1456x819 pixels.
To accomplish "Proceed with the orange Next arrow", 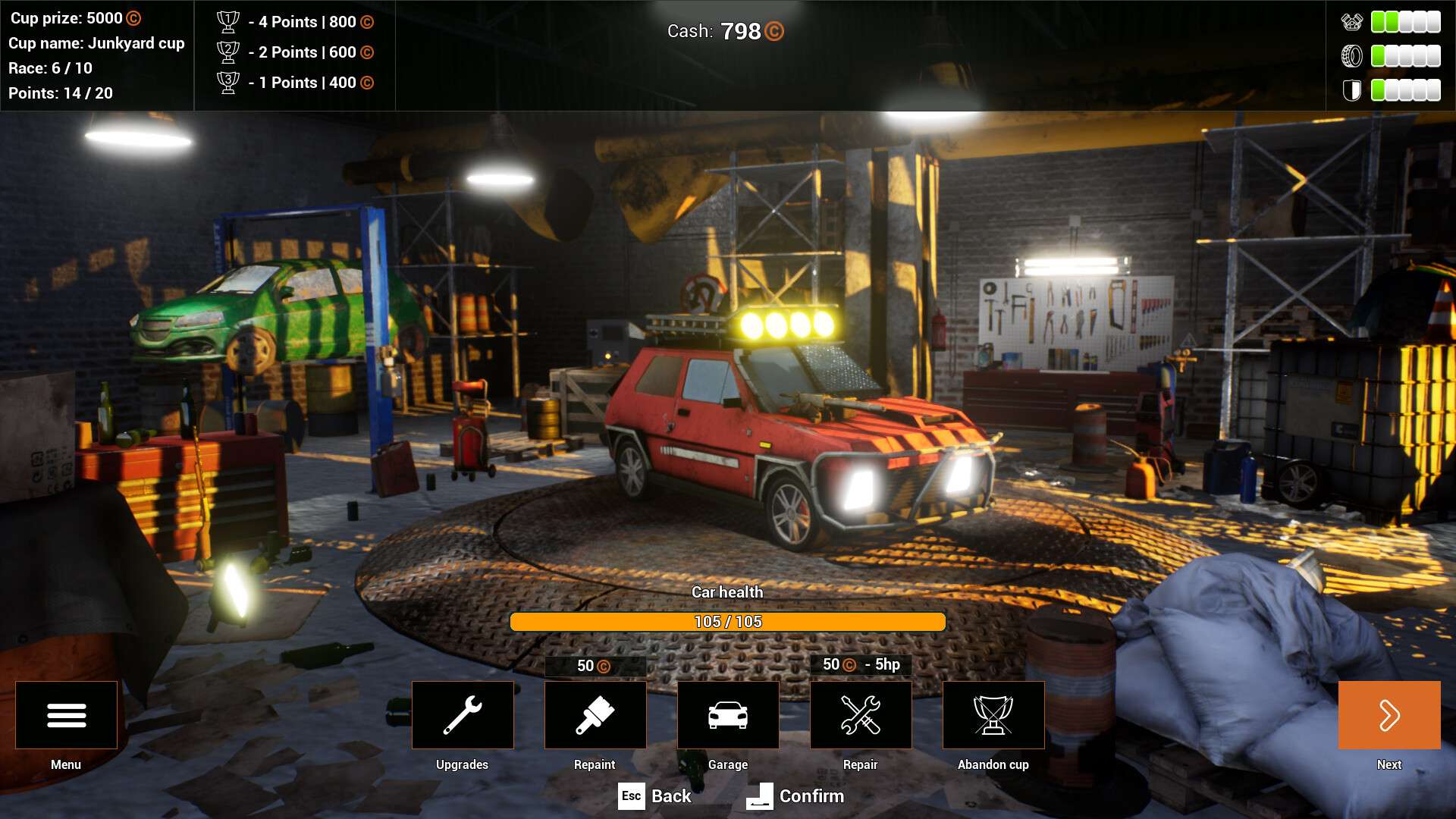I will tap(1389, 715).
